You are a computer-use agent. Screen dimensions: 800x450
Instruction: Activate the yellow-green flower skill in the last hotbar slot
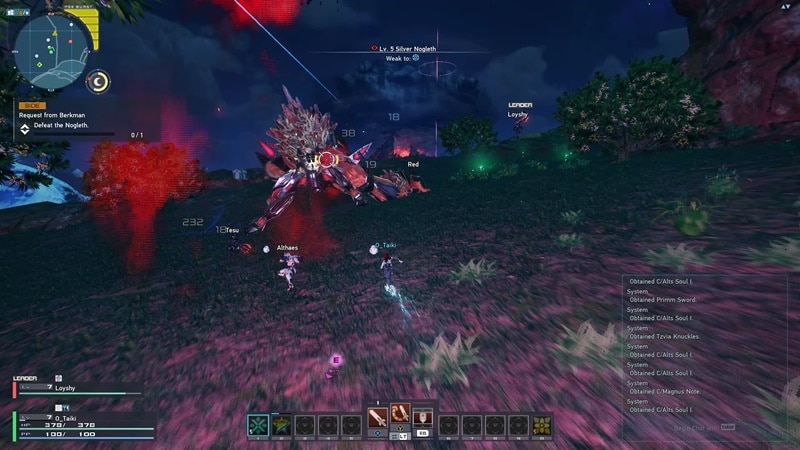pos(541,425)
